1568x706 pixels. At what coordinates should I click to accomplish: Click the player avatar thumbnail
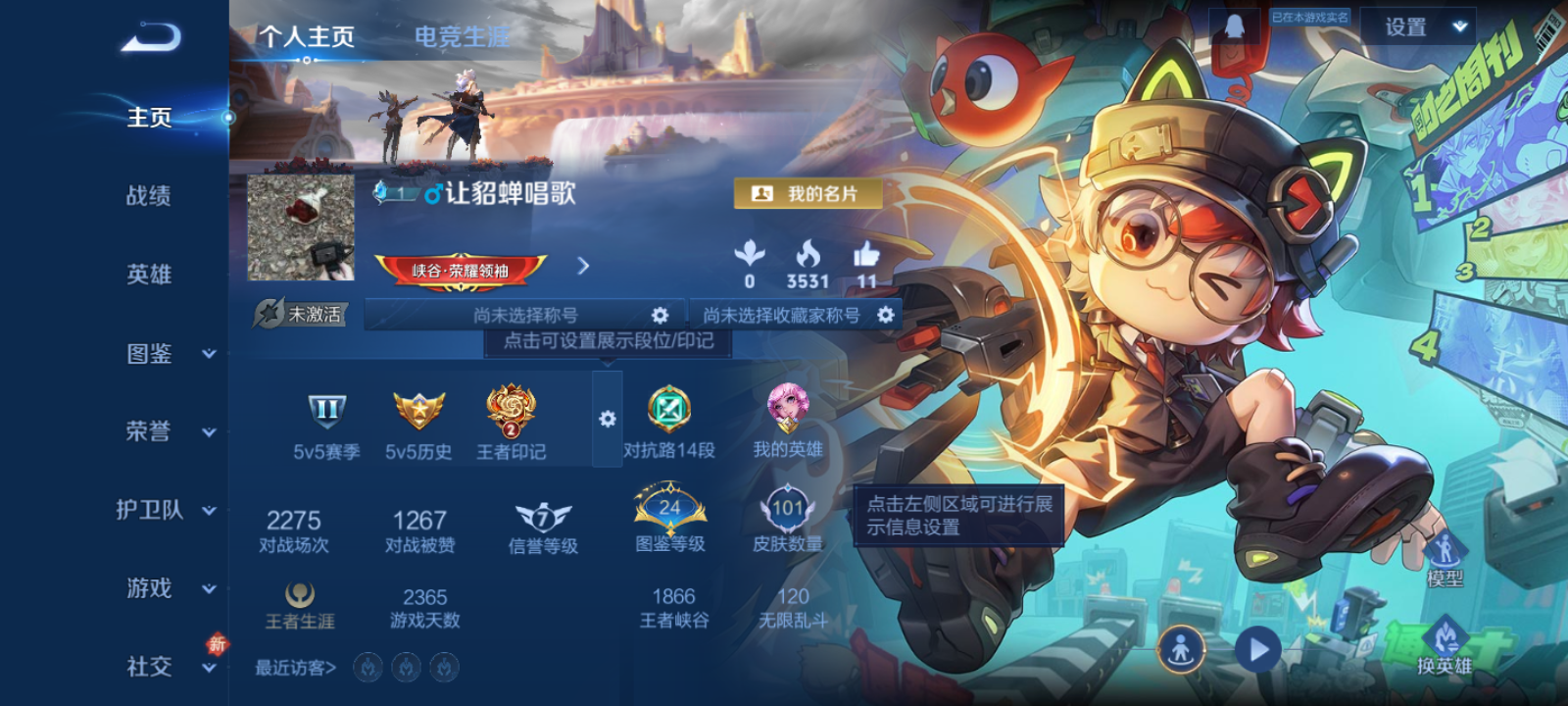(300, 229)
